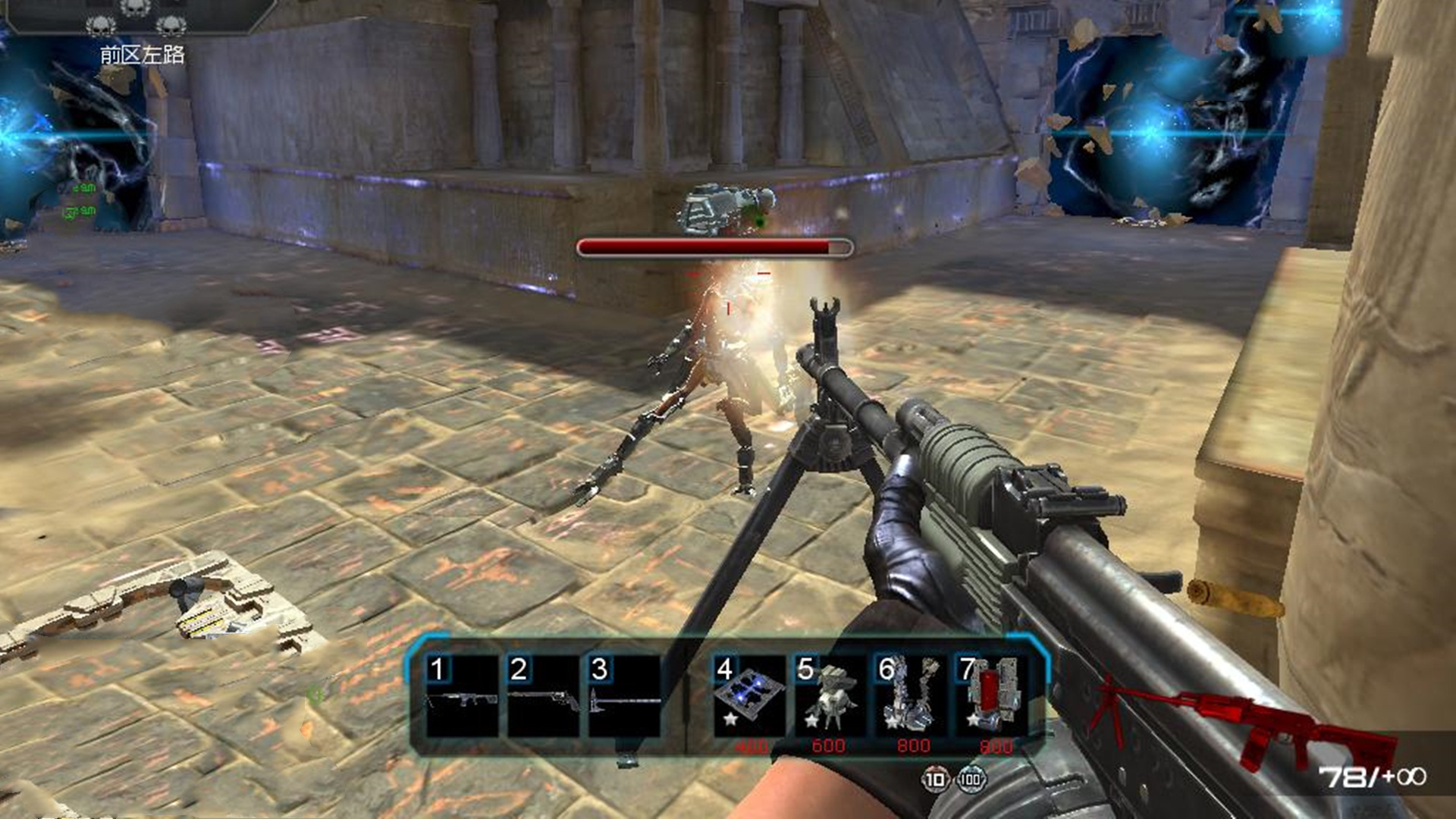Select the machine gun in slot 1
This screenshot has height=819, width=1456.
click(462, 696)
